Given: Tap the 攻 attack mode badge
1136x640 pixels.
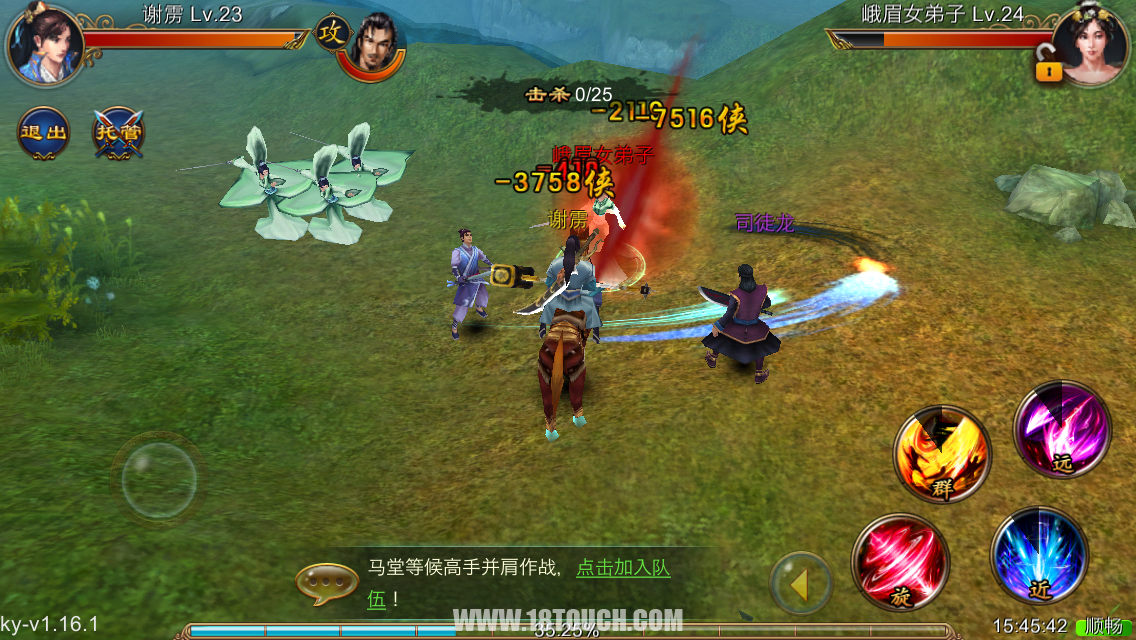Looking at the screenshot, I should coord(331,33).
